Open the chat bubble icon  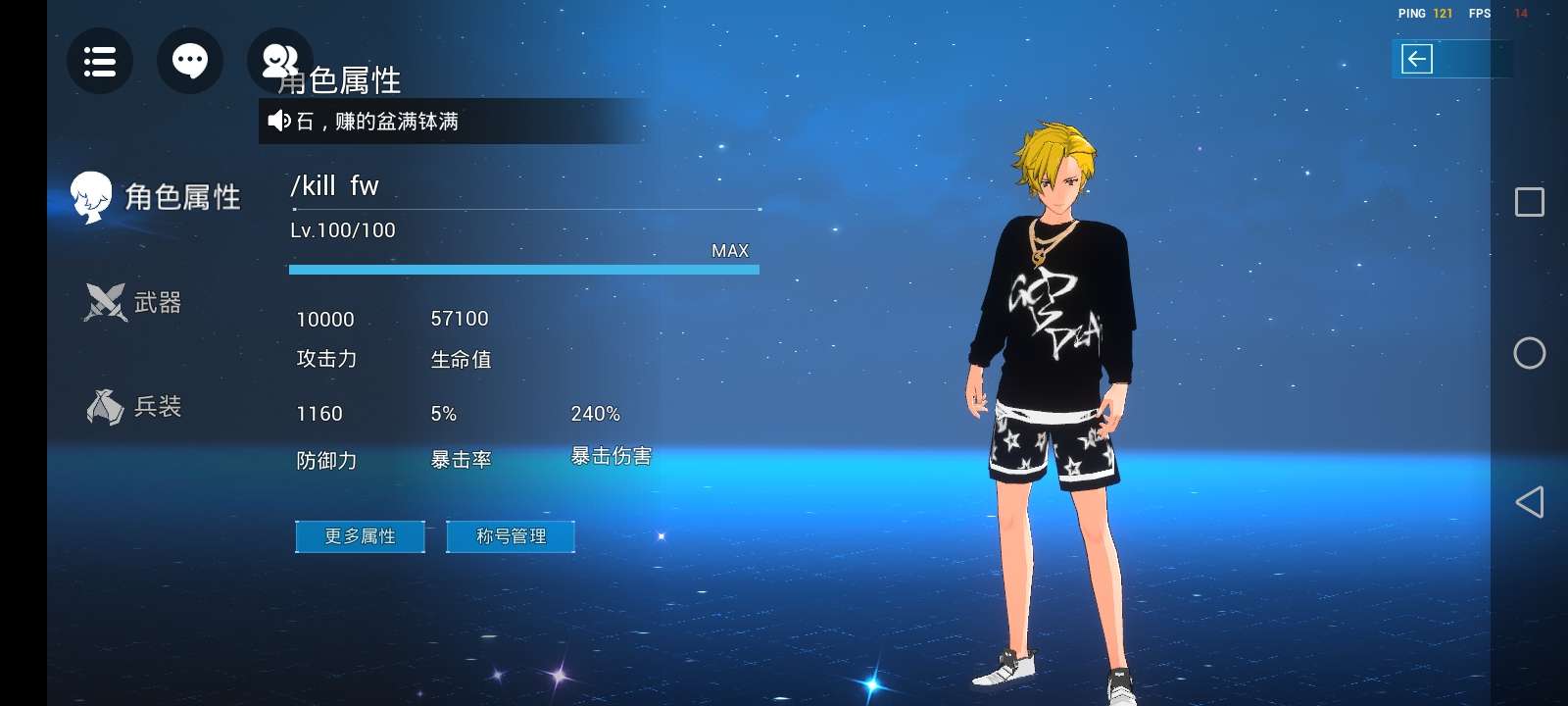(190, 61)
